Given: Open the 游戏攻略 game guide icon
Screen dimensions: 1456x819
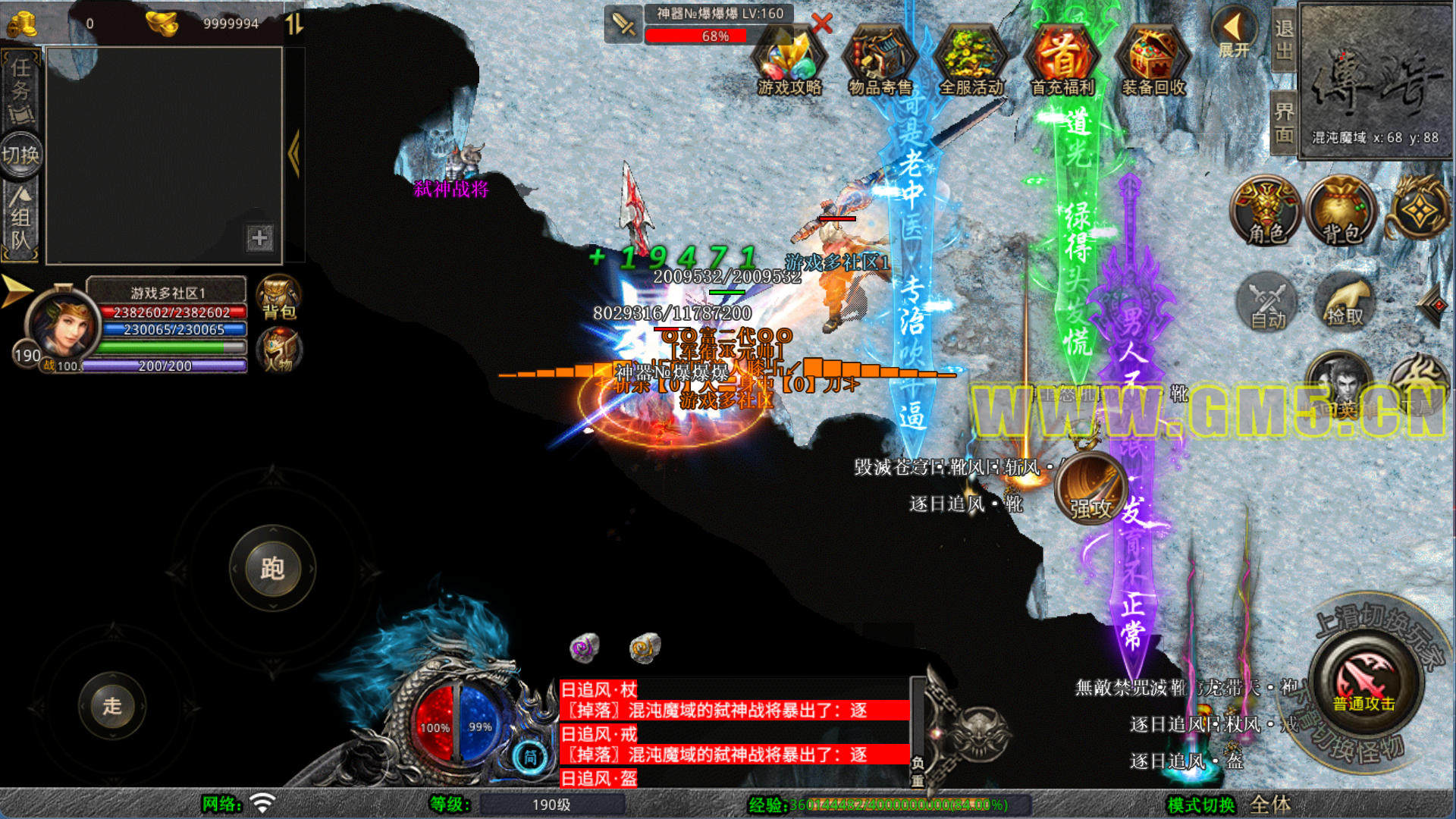Looking at the screenshot, I should (789, 62).
